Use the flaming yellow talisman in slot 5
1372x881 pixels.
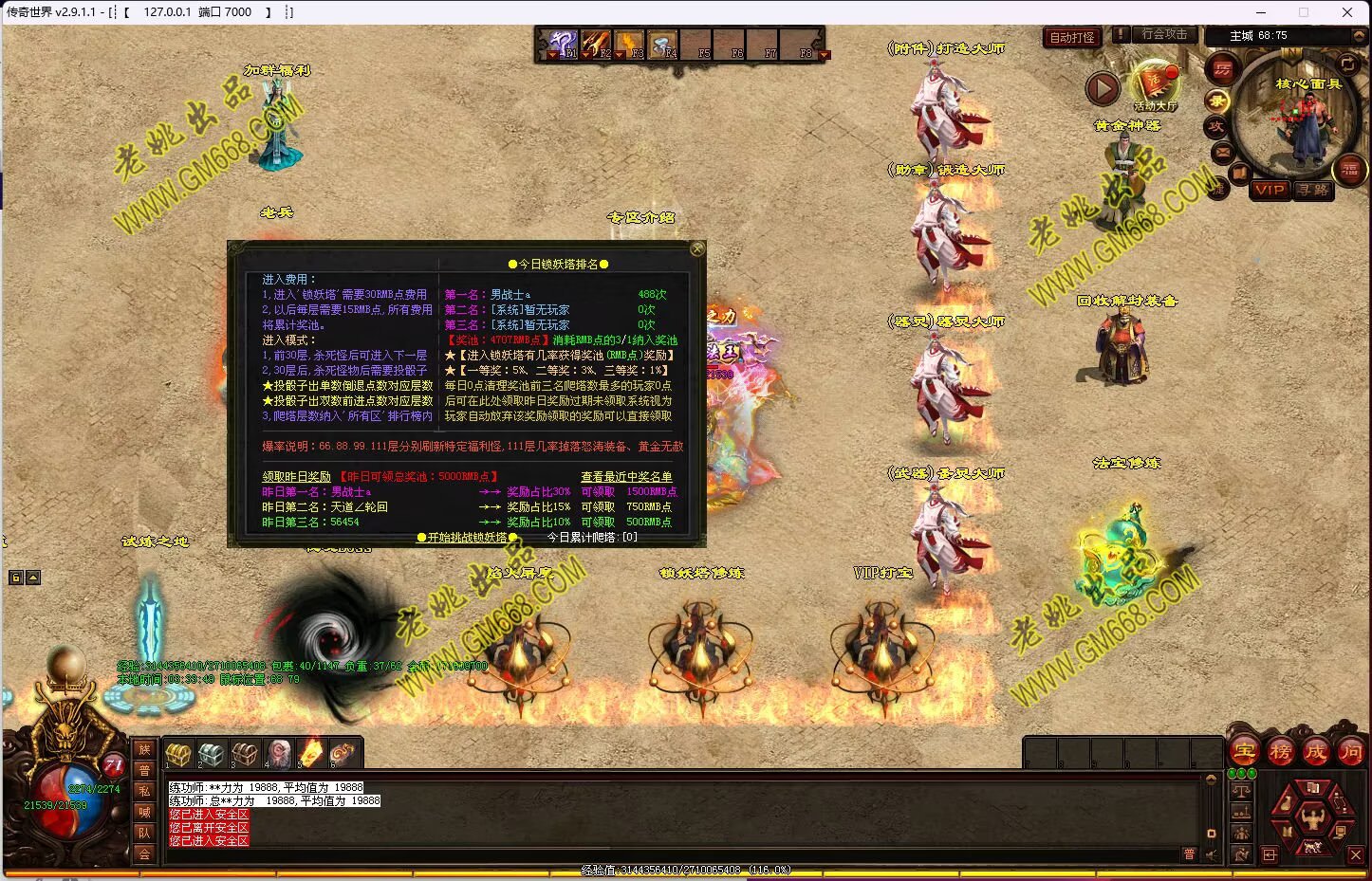311,754
